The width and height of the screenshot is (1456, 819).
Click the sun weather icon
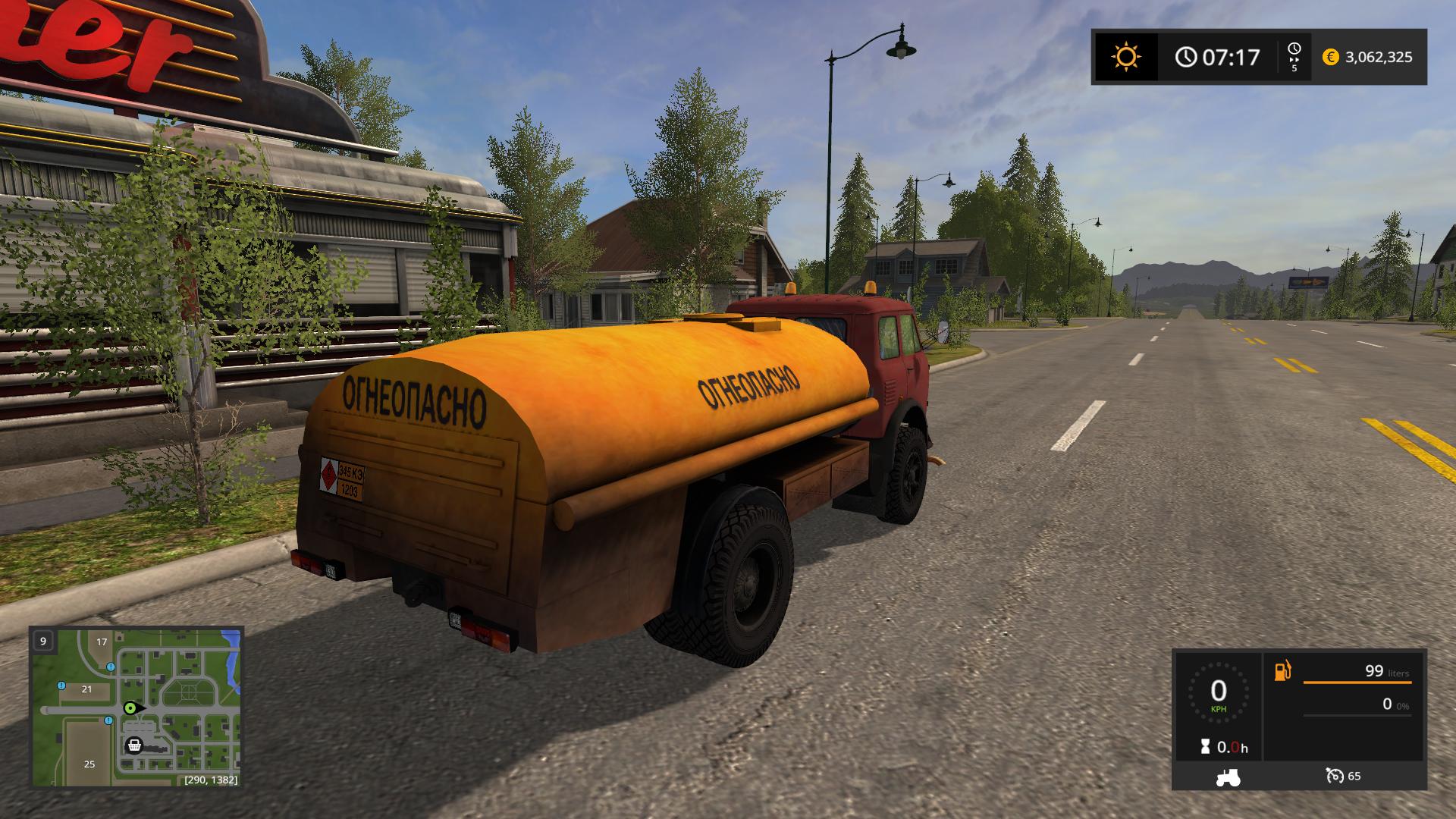coord(1126,57)
